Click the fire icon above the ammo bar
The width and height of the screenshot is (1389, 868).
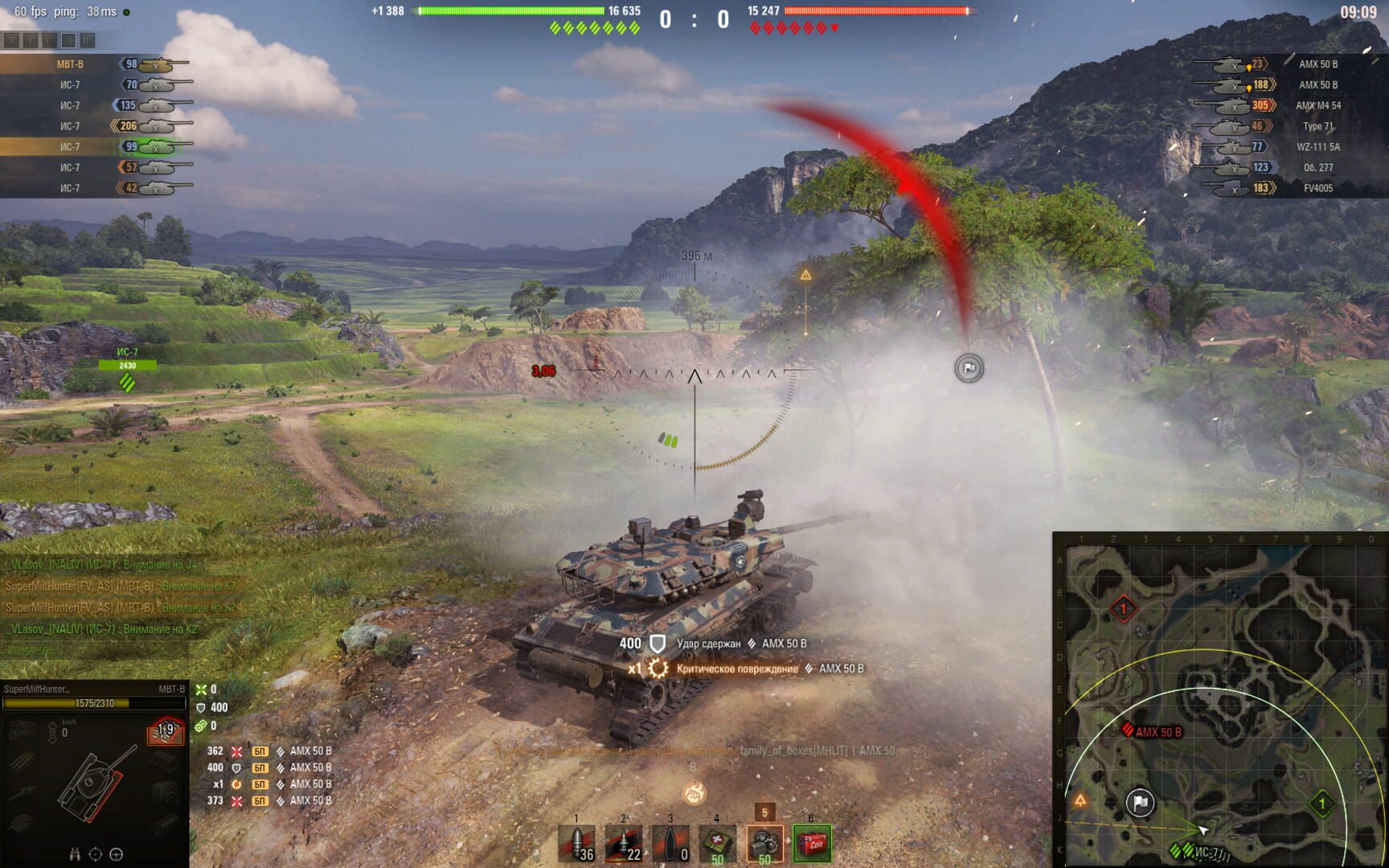coord(693,792)
